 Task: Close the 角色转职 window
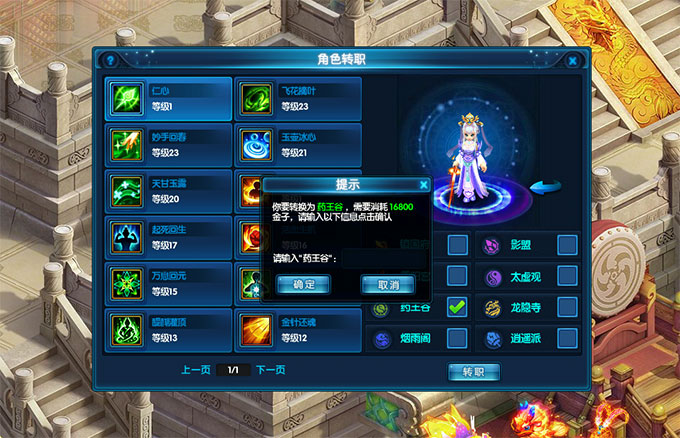pos(572,60)
